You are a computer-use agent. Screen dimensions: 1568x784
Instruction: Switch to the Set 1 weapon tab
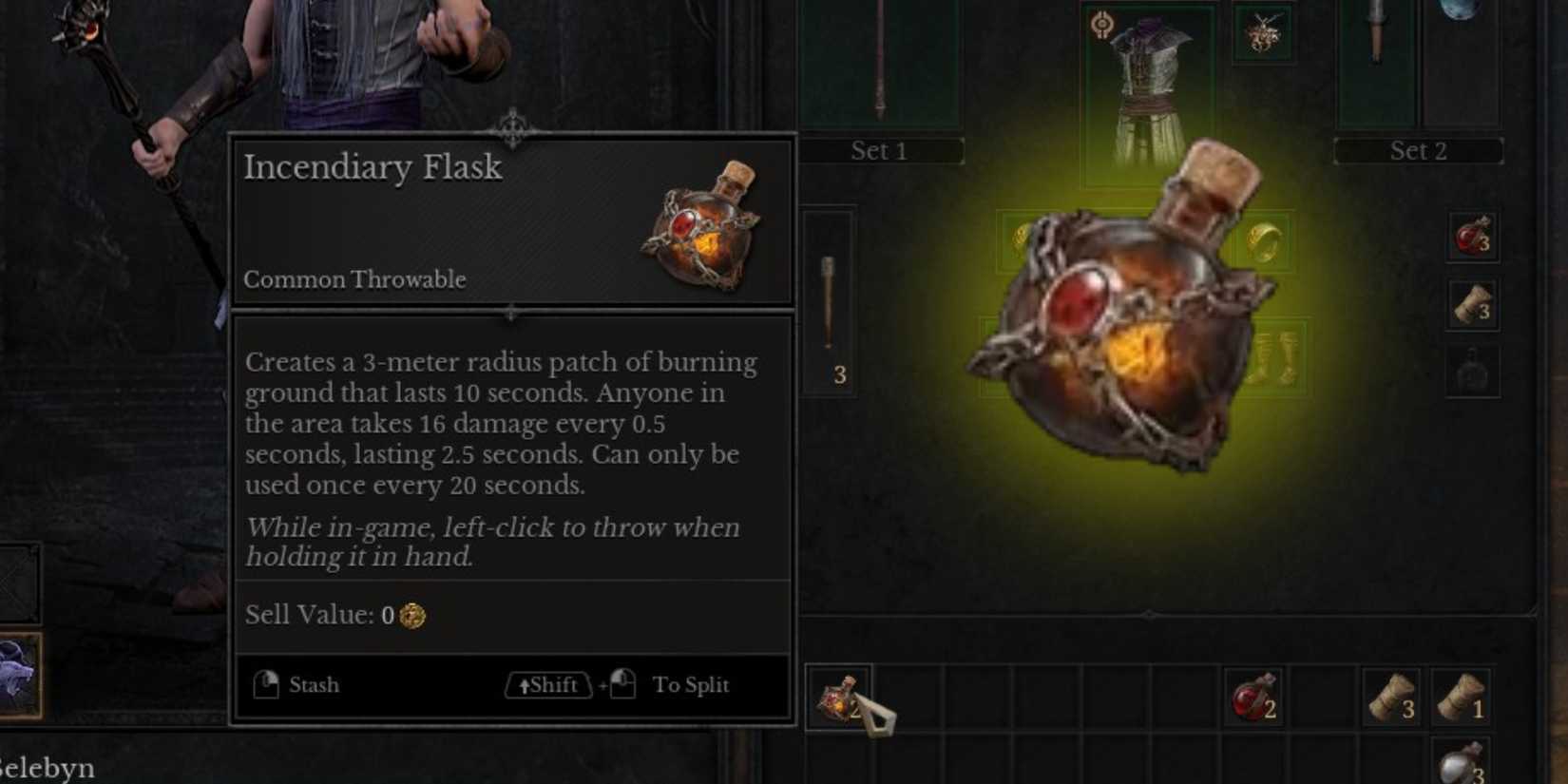[879, 150]
